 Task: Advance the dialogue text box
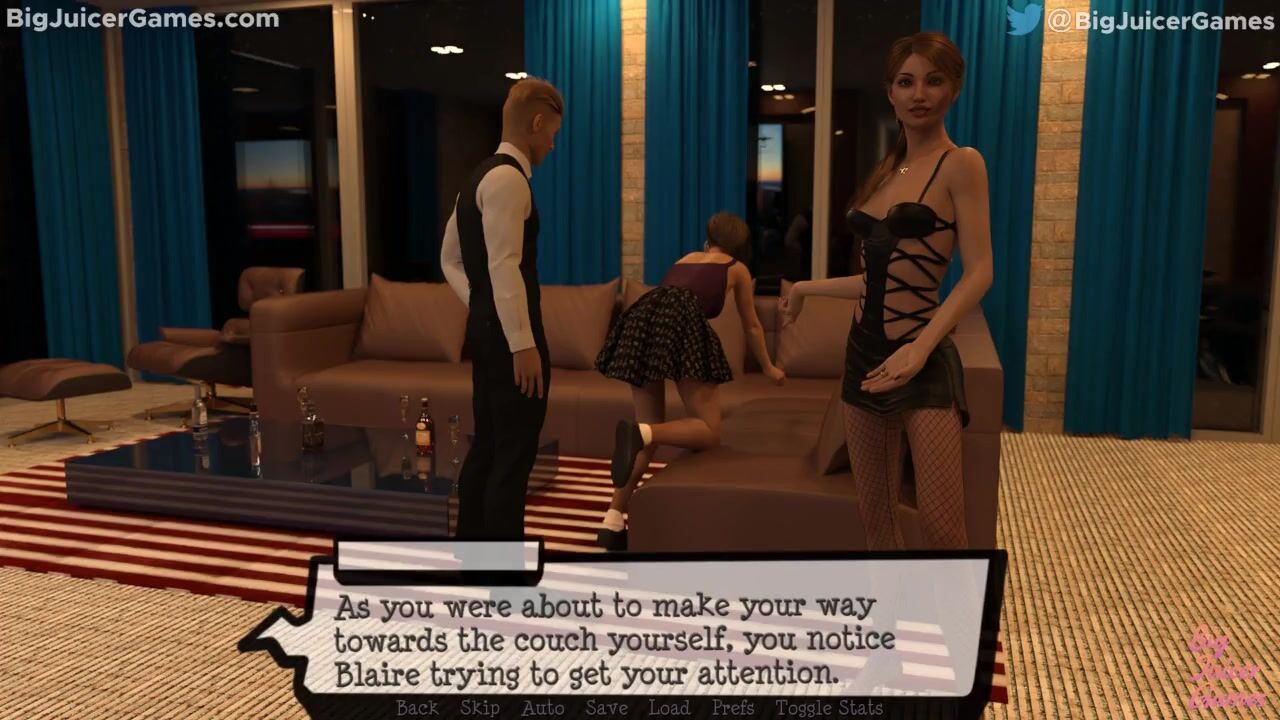point(640,630)
